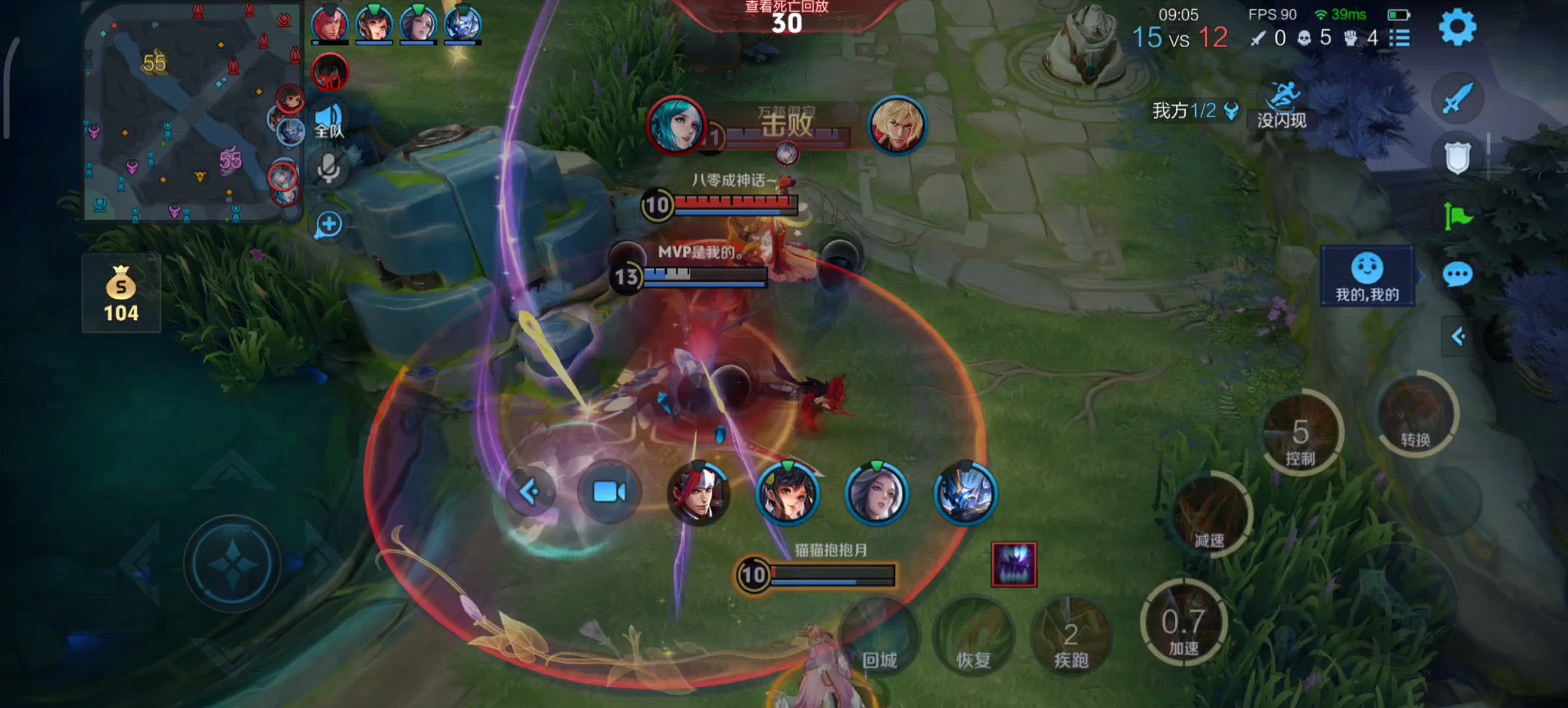Image resolution: width=1568 pixels, height=708 pixels.
Task: Cast the 加速 speed-up skill
Action: [1183, 623]
